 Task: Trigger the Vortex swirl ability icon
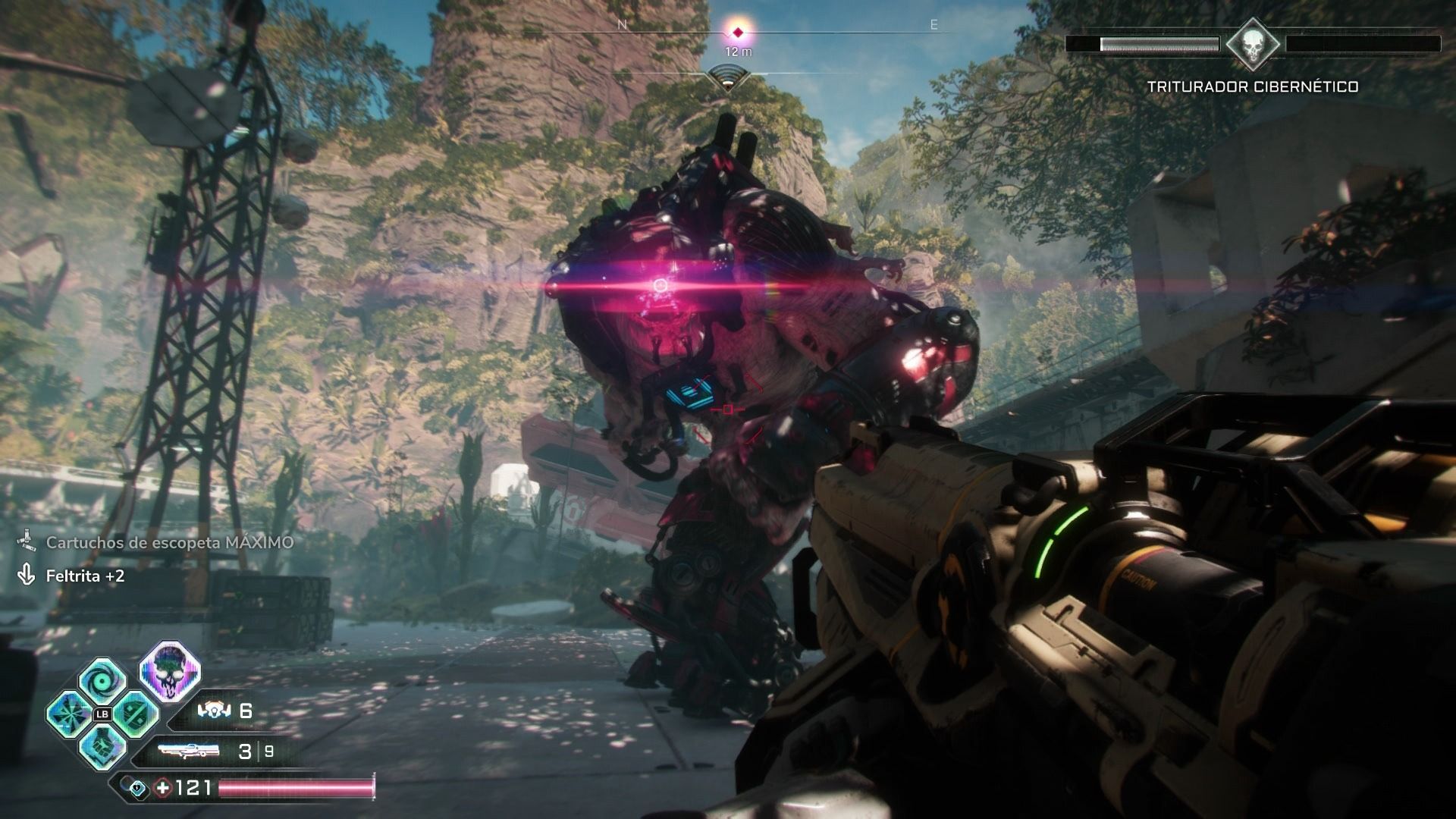(x=103, y=680)
